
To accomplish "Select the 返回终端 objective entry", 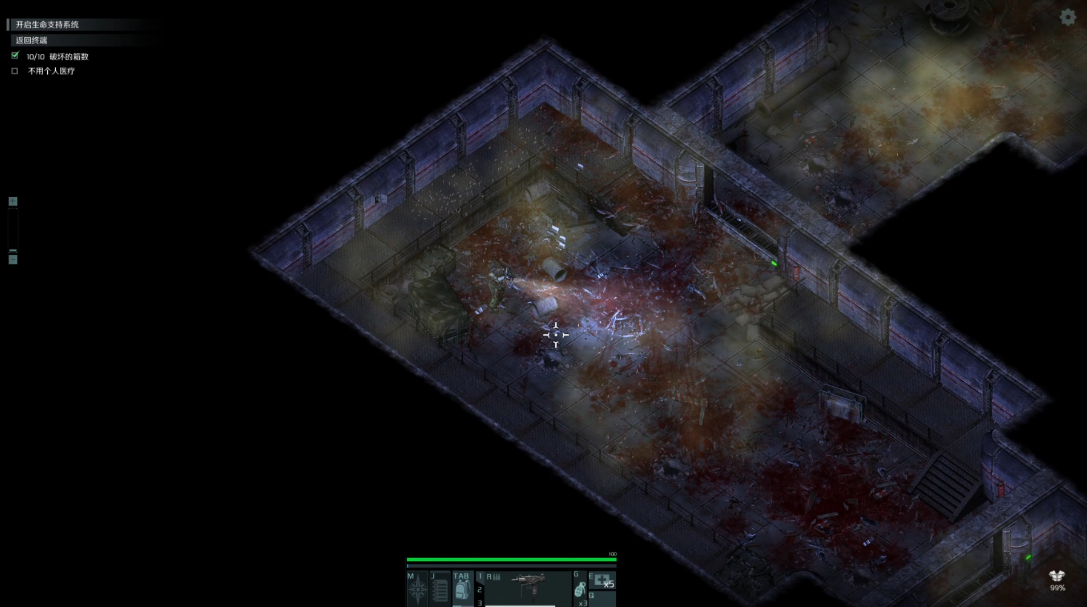I will click(x=32, y=40).
